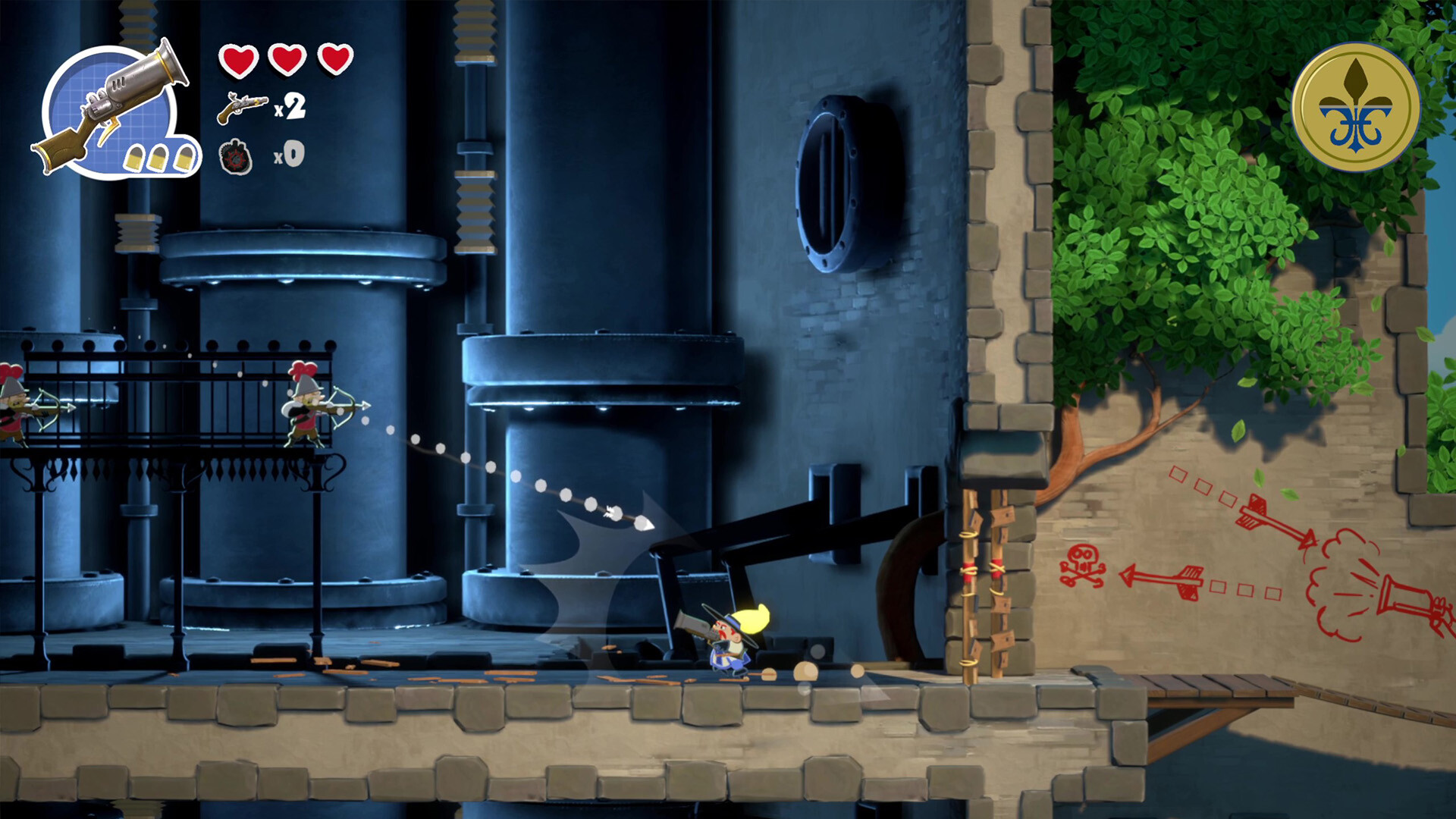Click the x2 pistol ammo counter

click(292, 106)
